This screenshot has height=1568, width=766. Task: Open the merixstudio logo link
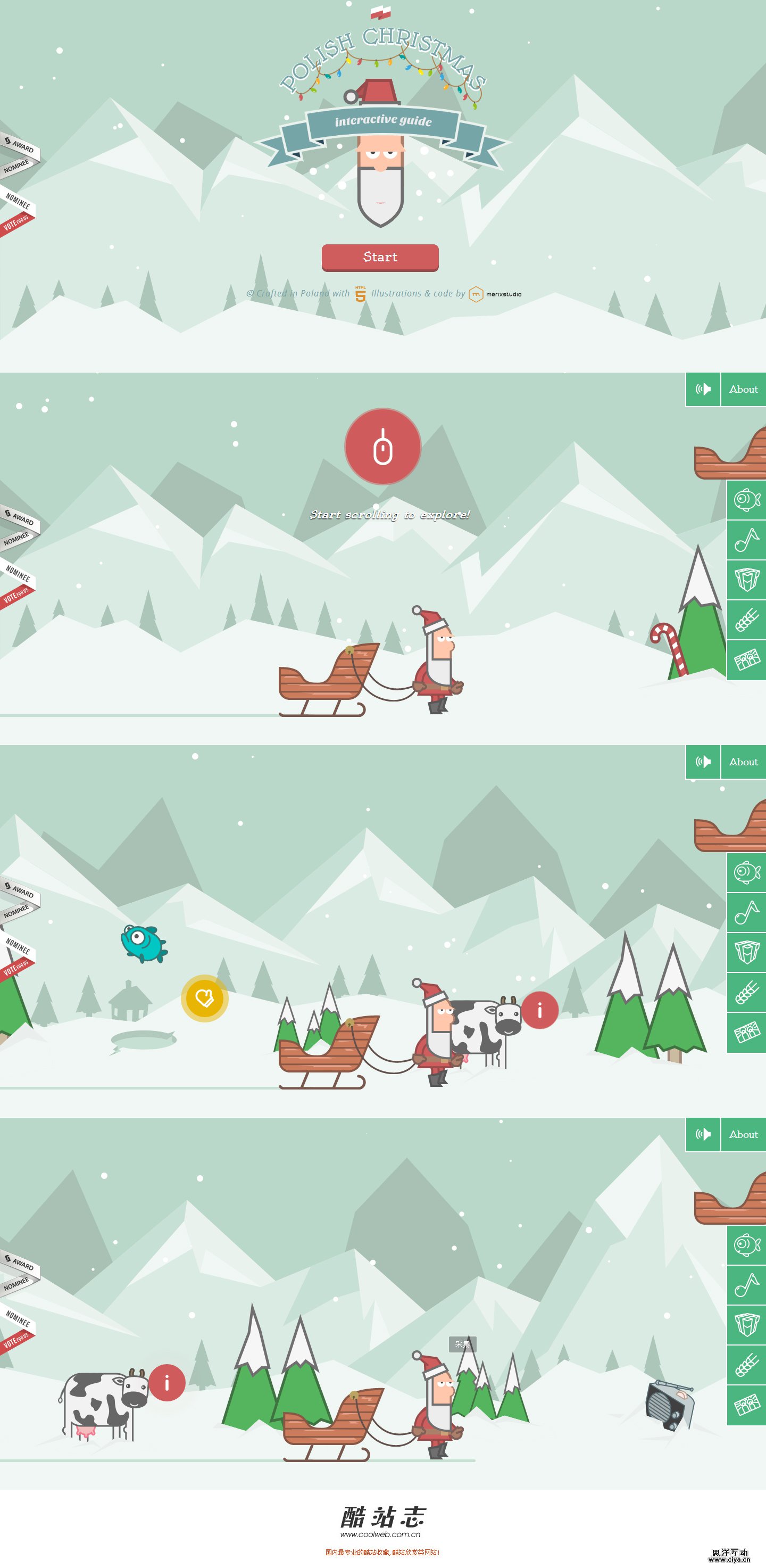(495, 295)
